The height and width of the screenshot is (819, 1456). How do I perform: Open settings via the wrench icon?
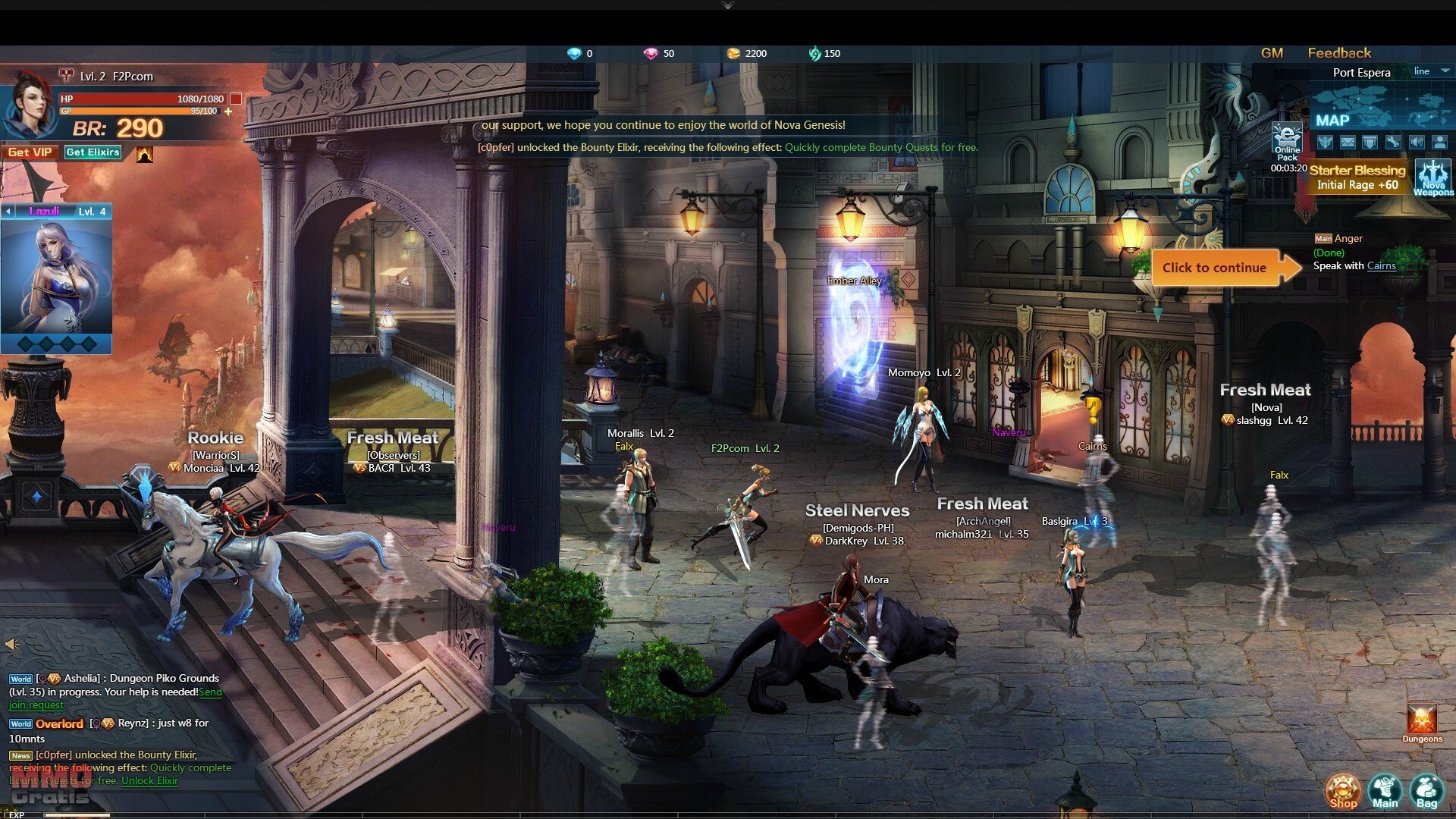pyautogui.click(x=1393, y=142)
